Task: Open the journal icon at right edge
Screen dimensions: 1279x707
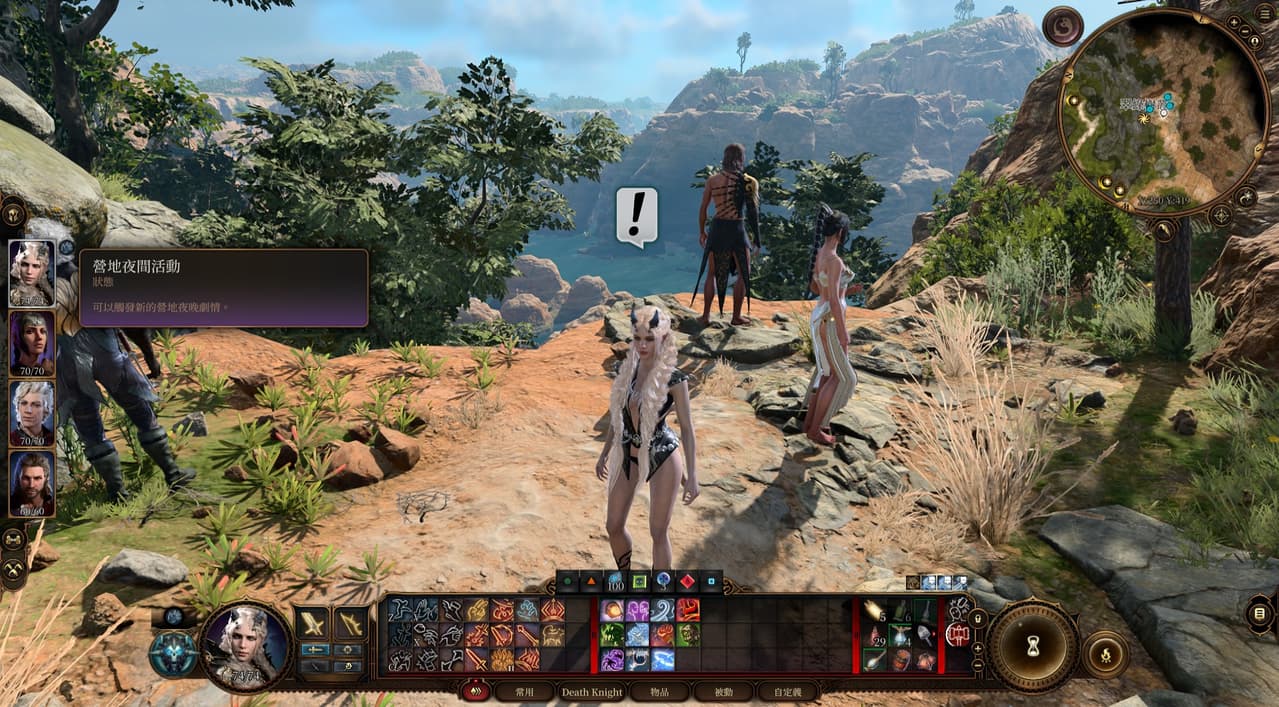Action: [x=1260, y=613]
